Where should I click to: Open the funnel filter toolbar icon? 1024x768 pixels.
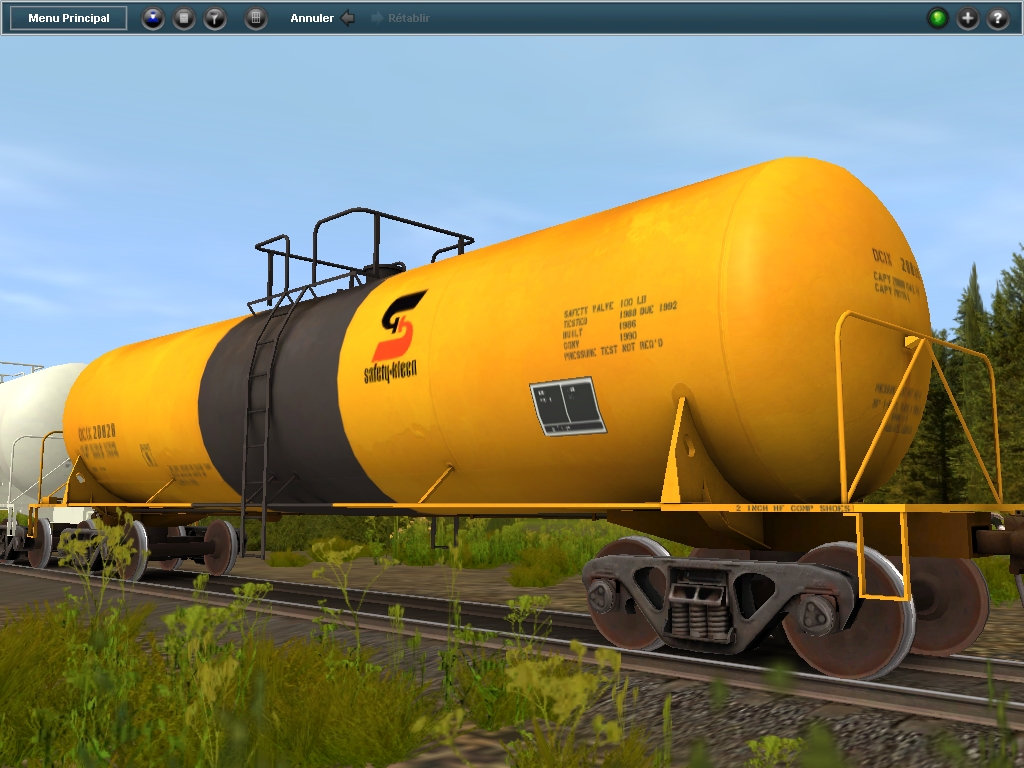(x=215, y=18)
